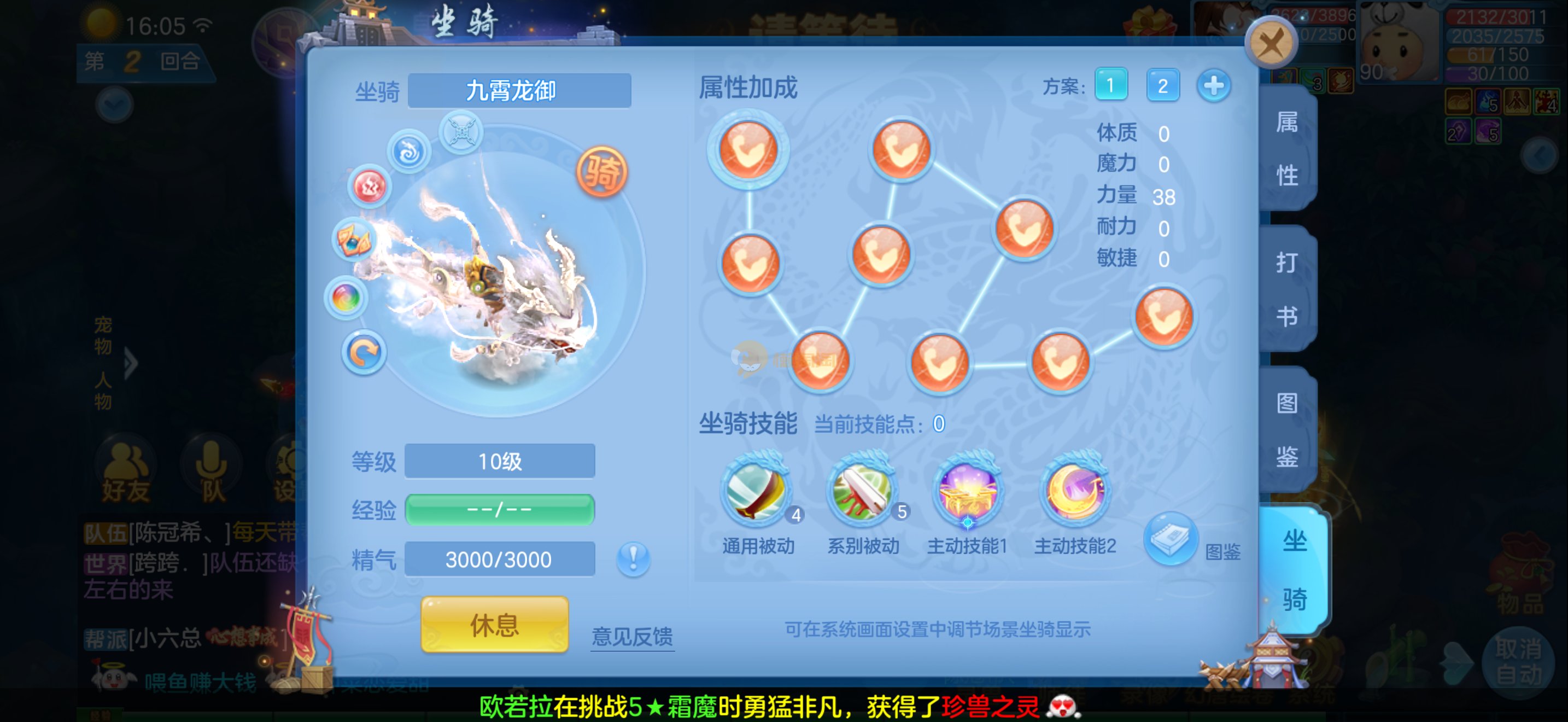The height and width of the screenshot is (722, 1568).
Task: Toggle the orange 骑 ride button
Action: (601, 172)
